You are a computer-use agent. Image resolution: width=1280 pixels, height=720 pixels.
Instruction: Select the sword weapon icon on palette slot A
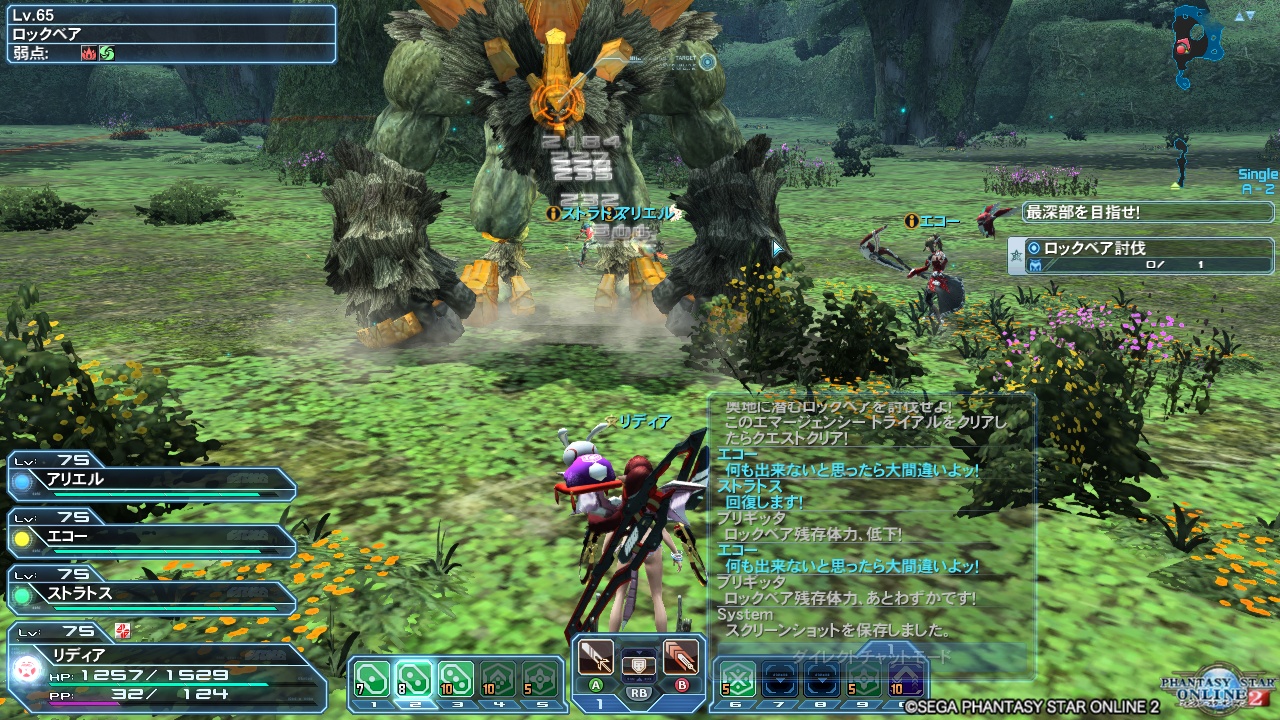596,657
